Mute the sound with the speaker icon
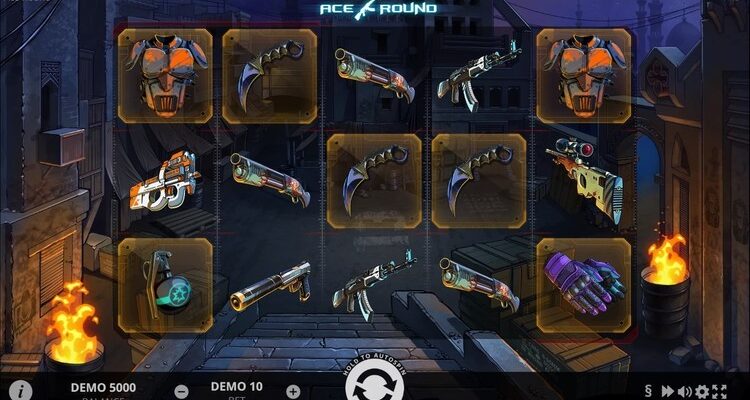Image resolution: width=750 pixels, height=400 pixels. coord(685,391)
